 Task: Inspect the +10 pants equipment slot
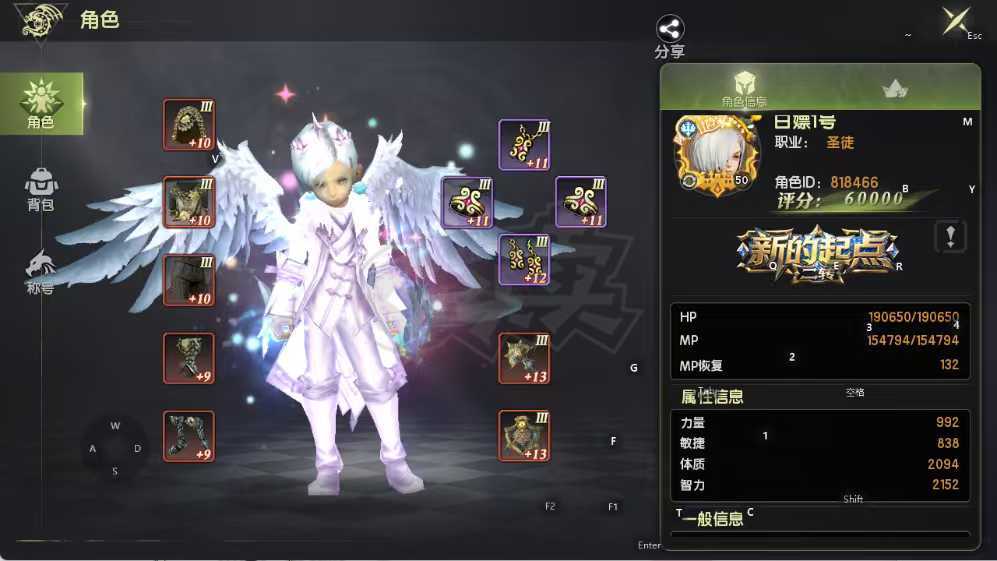189,281
